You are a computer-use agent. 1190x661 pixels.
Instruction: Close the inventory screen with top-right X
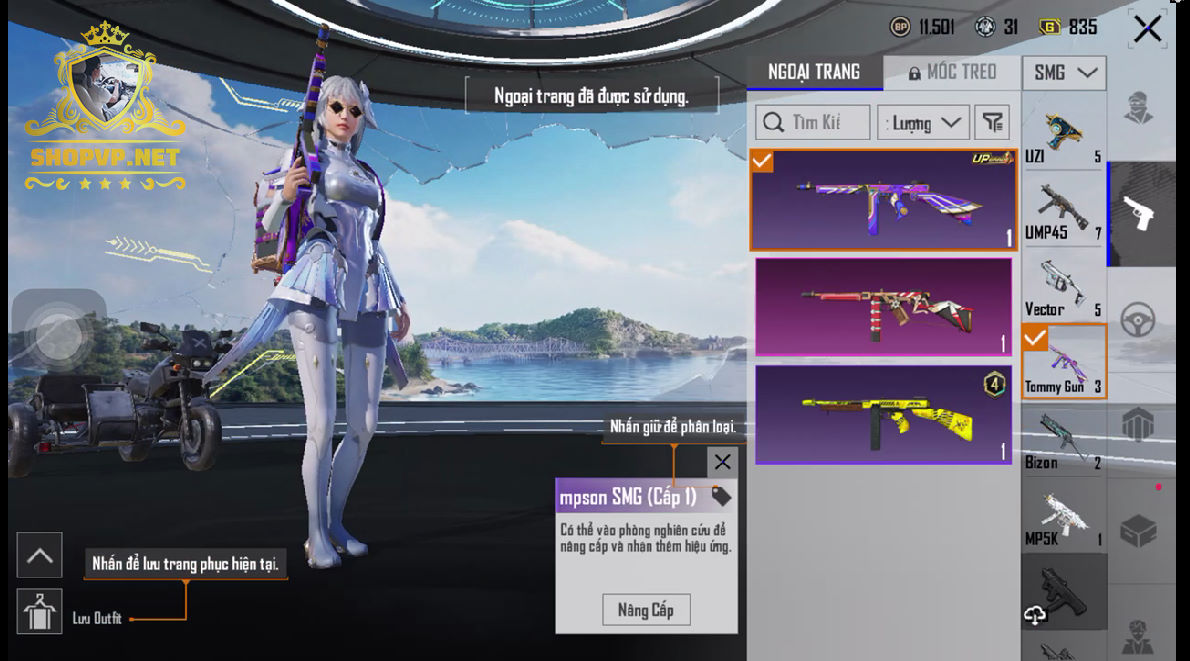1147,29
